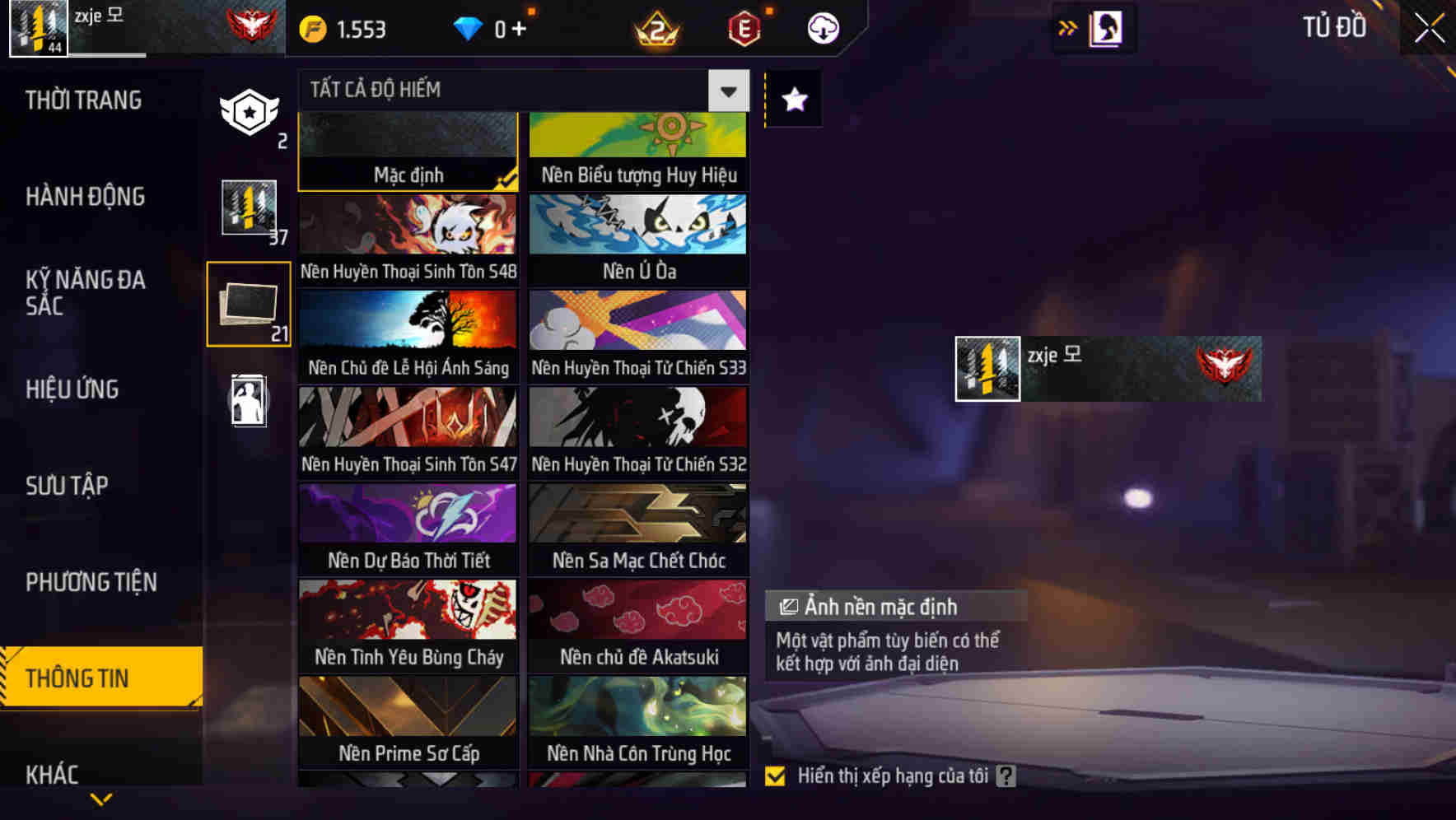Toggle the star favorites filter
Image resolution: width=1456 pixels, height=820 pixels.
[x=792, y=100]
